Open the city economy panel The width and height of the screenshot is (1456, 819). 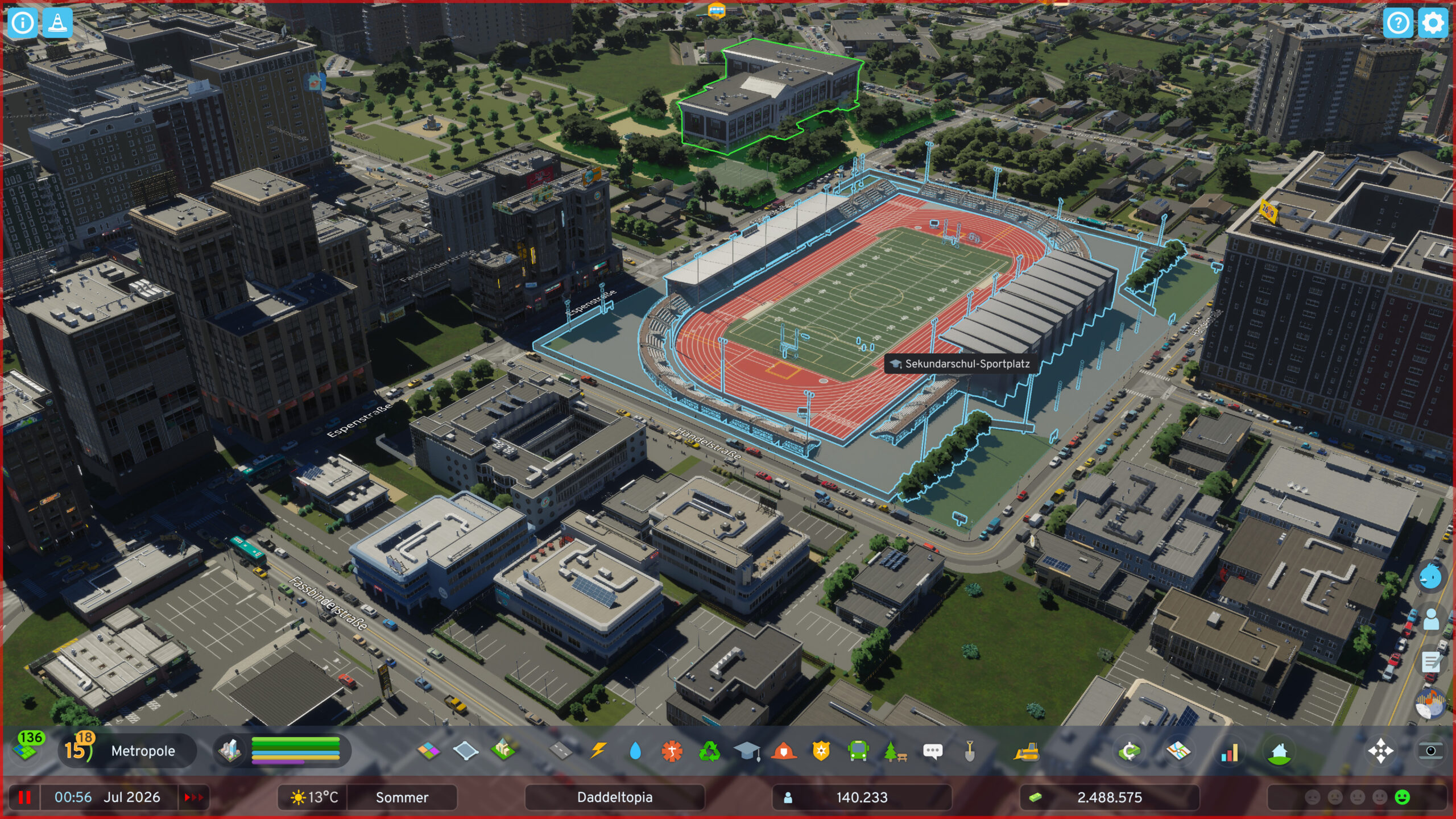pyautogui.click(x=1130, y=751)
